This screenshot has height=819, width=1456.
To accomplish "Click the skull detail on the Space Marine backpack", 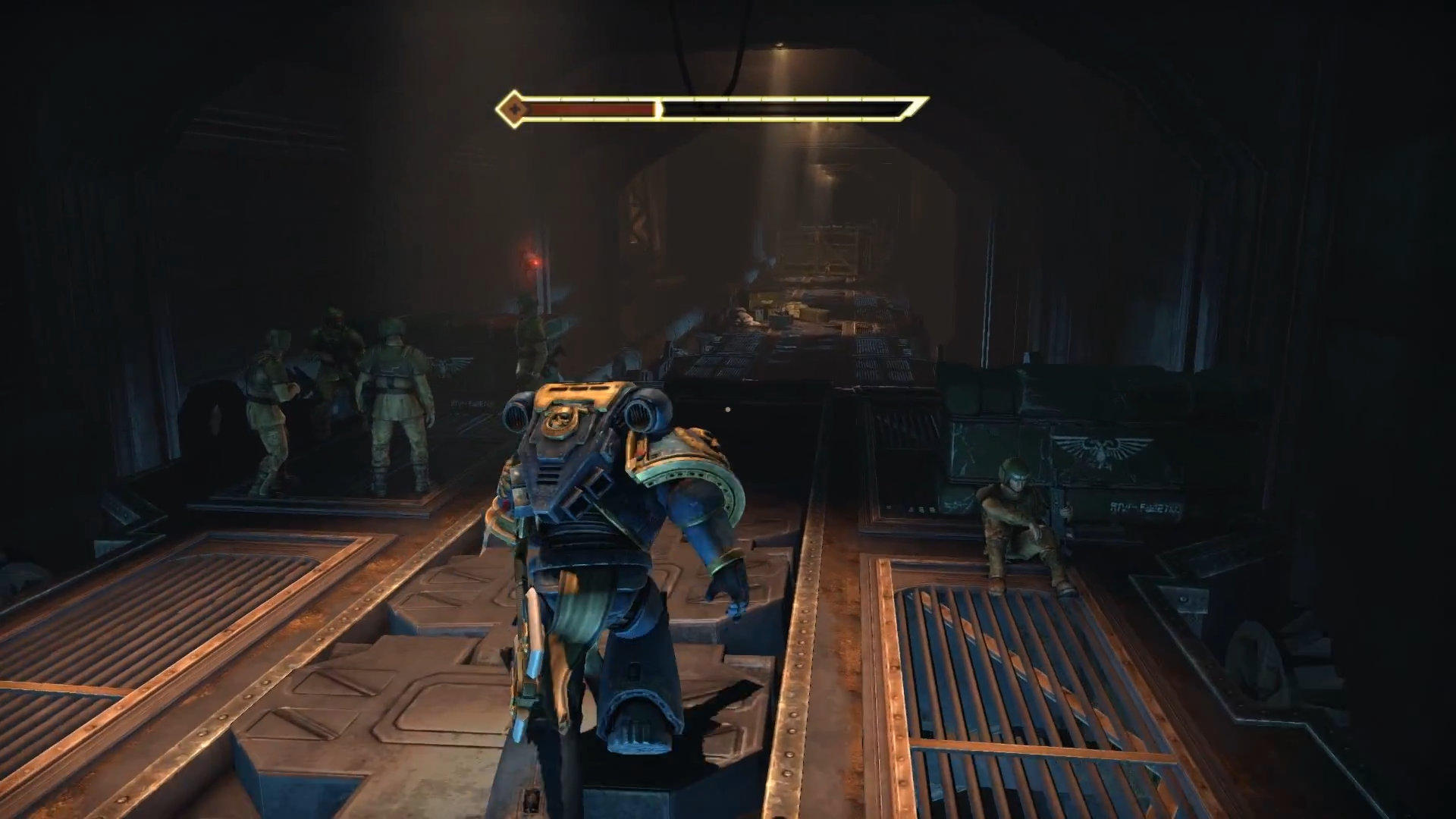I will (559, 417).
